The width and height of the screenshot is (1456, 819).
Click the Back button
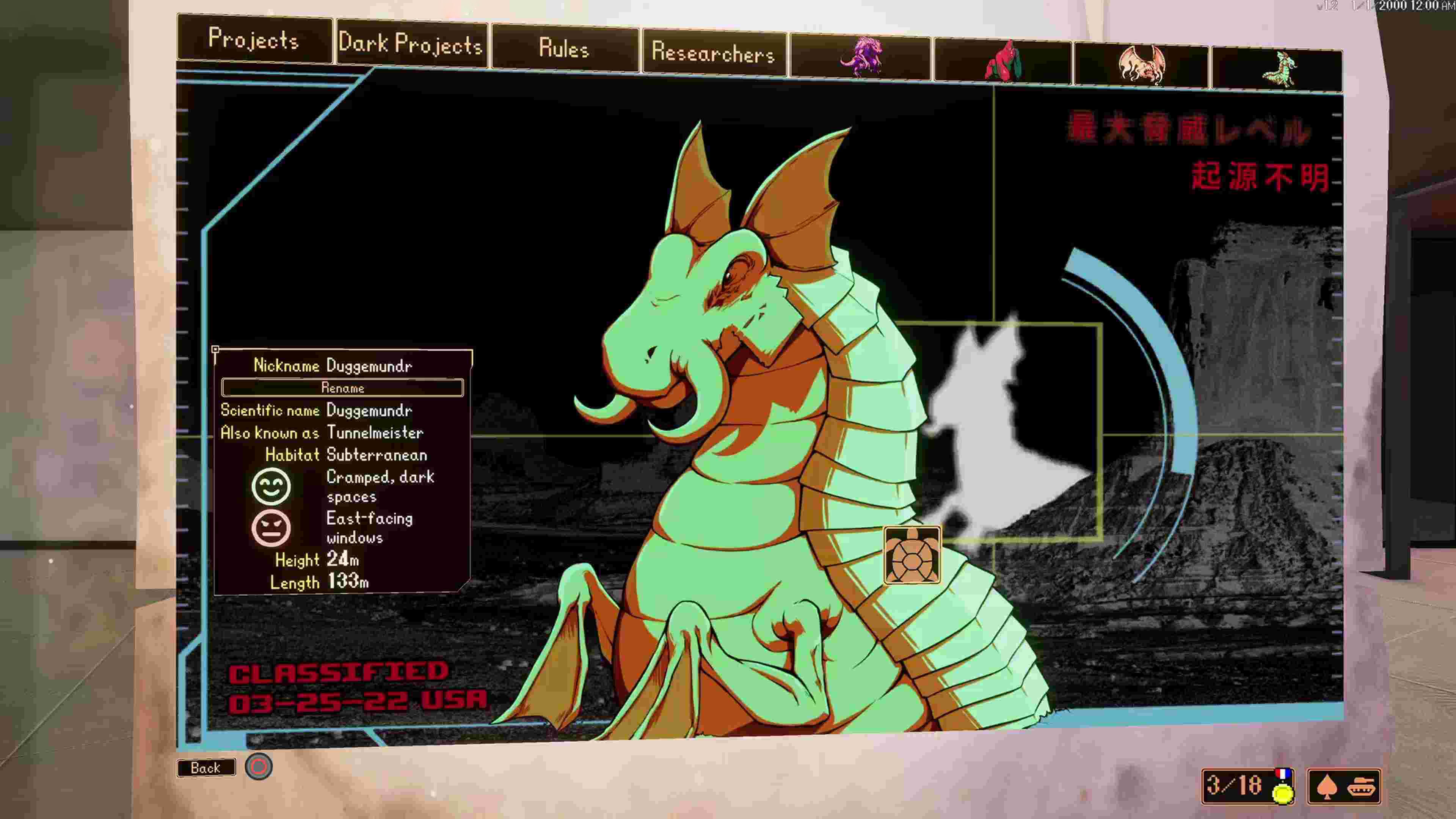[206, 767]
